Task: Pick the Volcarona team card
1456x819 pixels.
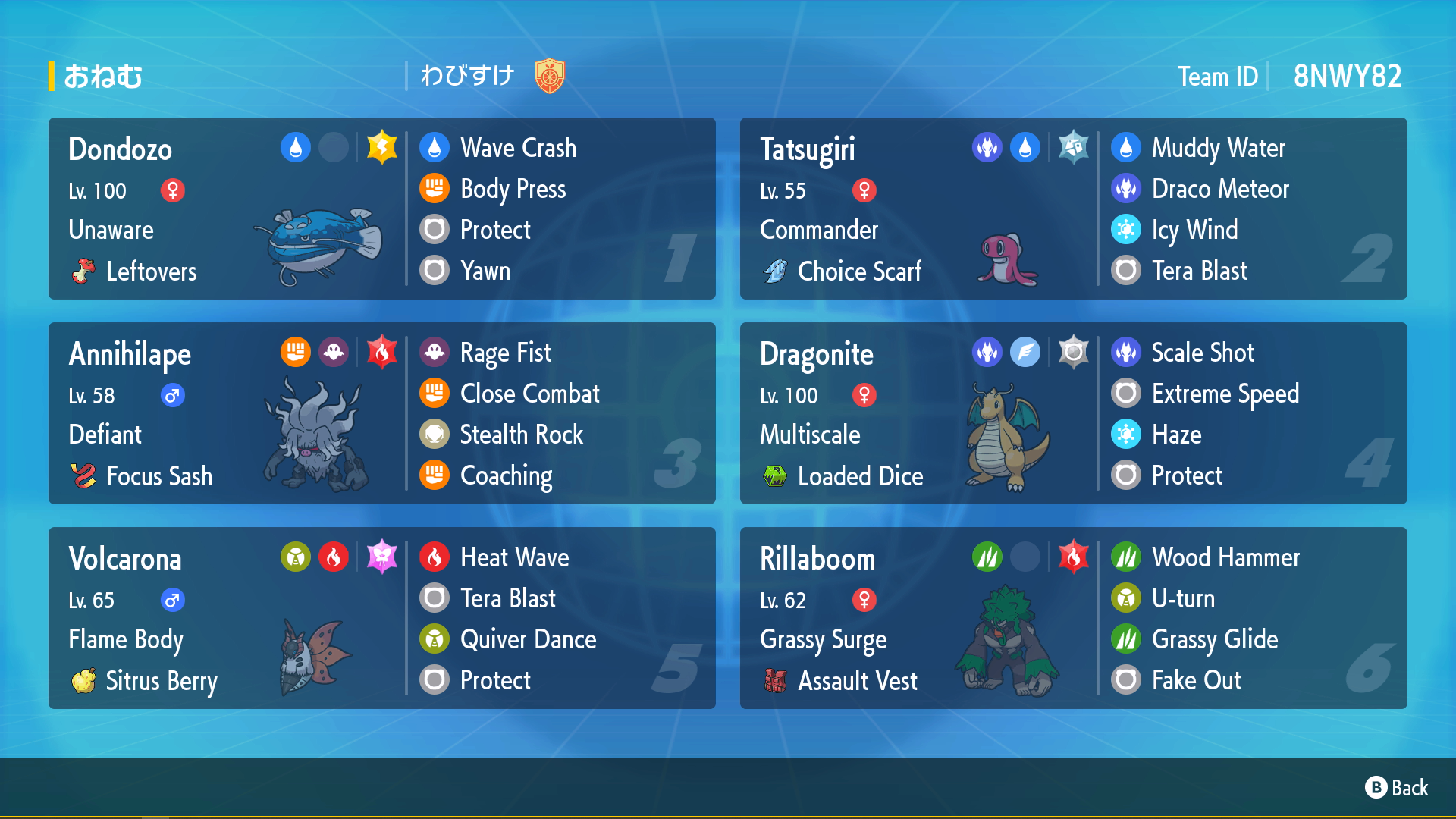Action: point(381,618)
